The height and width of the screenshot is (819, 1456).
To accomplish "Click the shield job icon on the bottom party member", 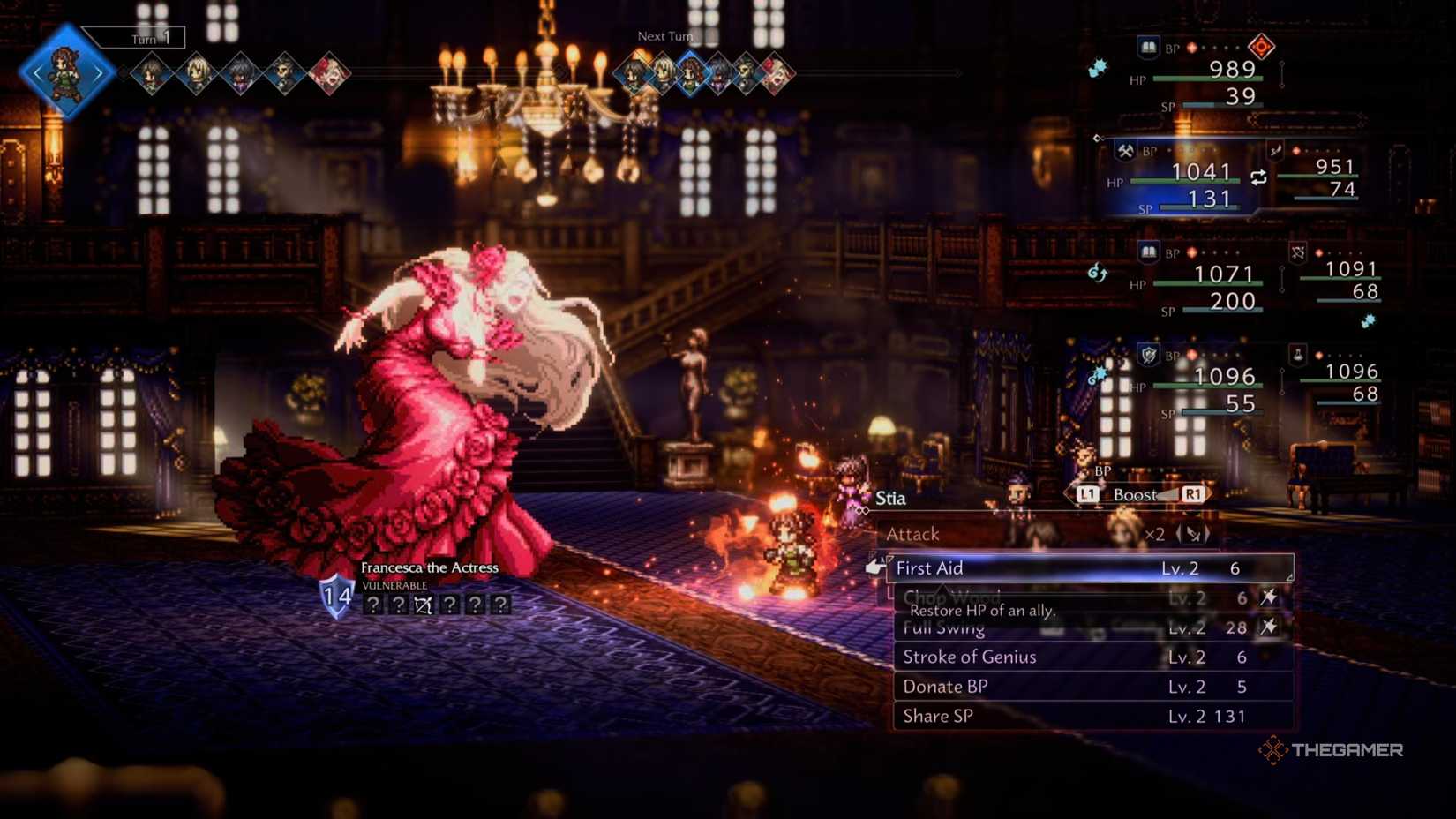I will (1148, 355).
